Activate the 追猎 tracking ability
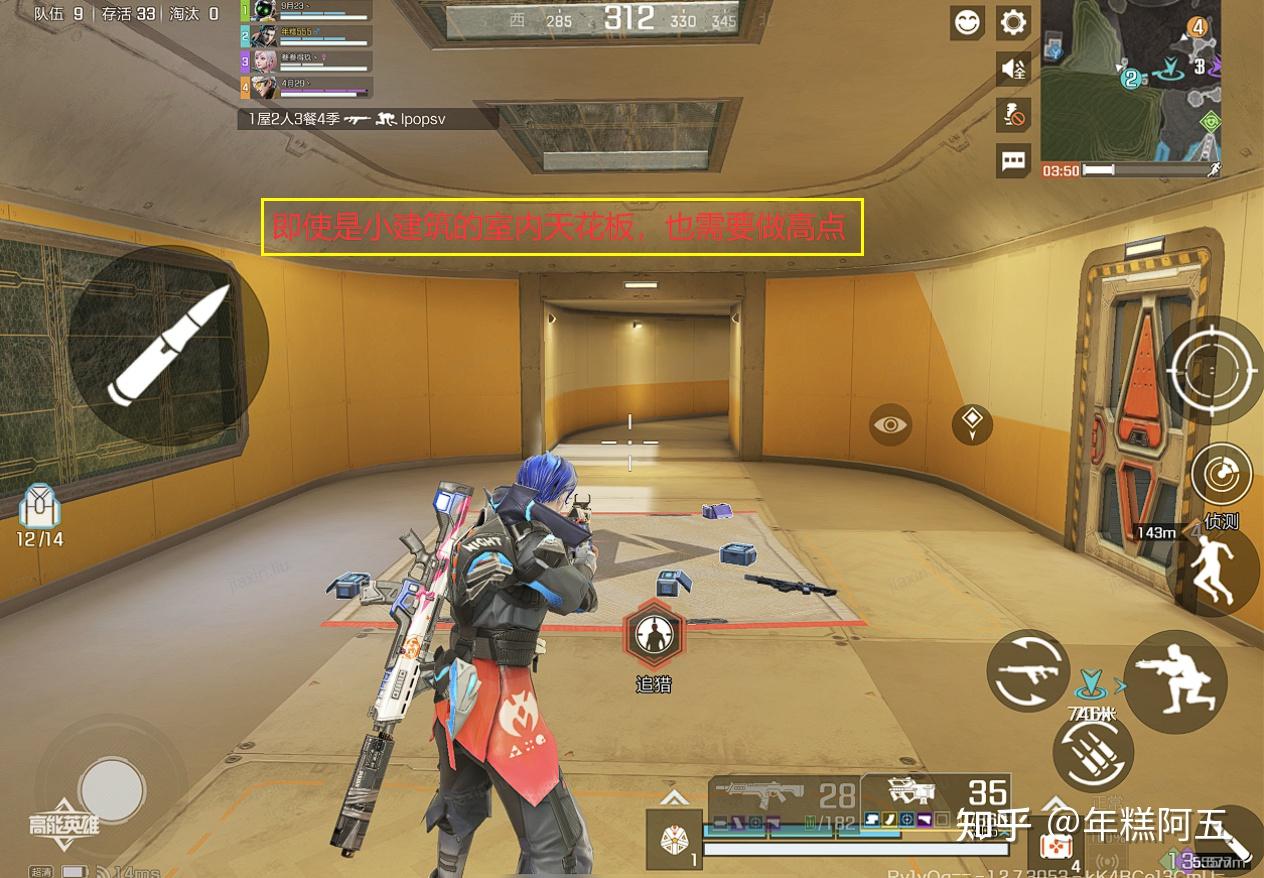1264x878 pixels. tap(654, 635)
